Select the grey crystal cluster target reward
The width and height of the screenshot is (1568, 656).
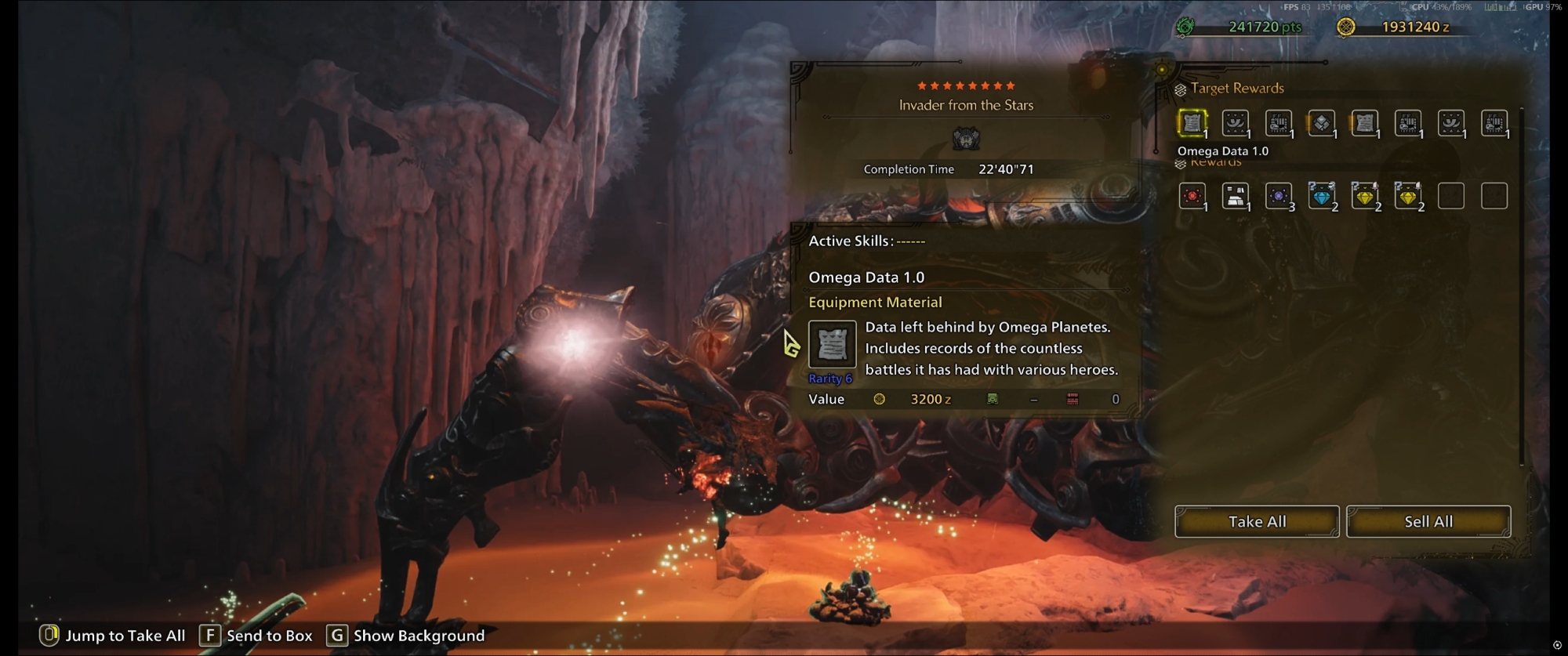pos(1321,123)
